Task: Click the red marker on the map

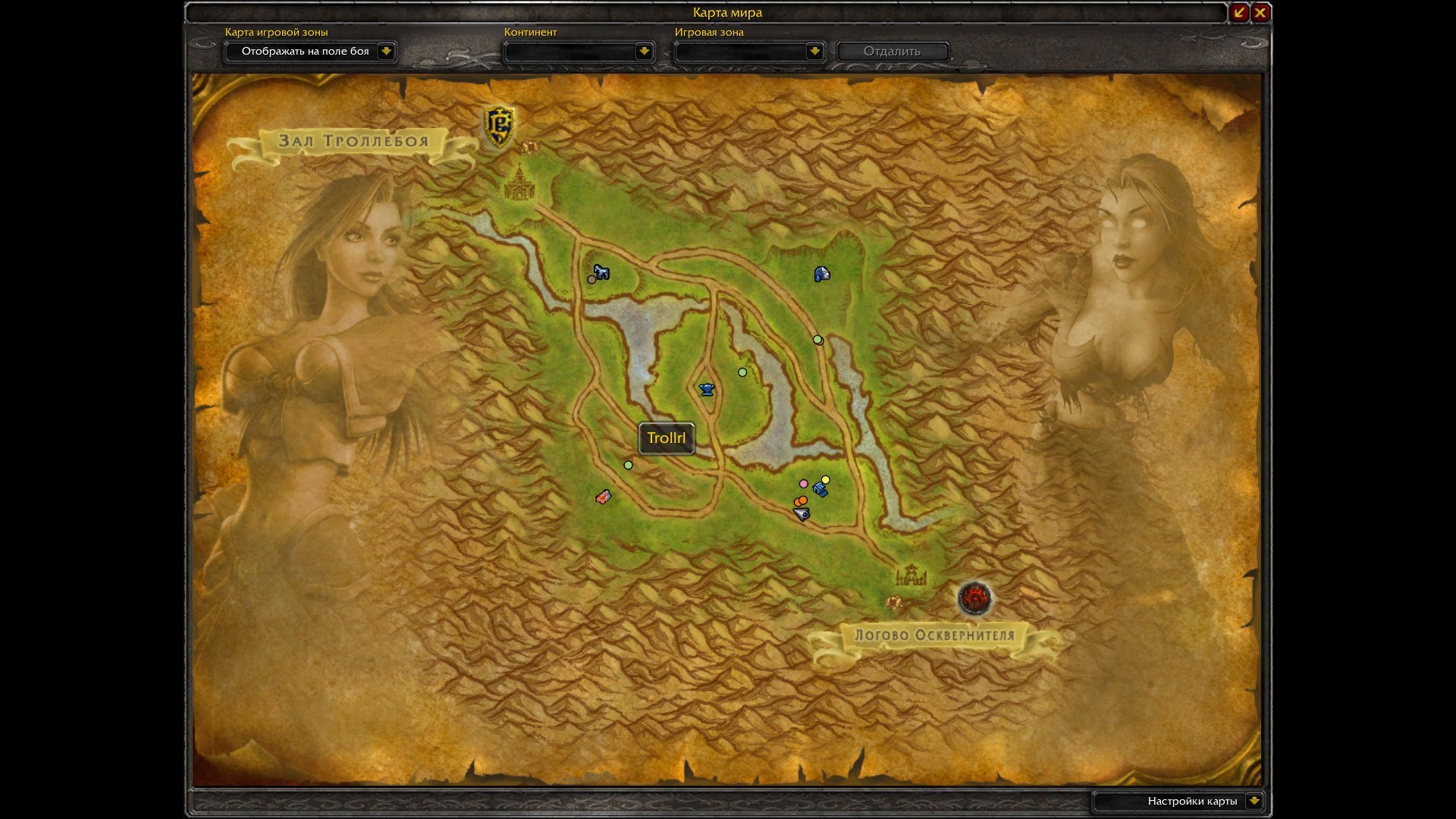Action: (x=603, y=497)
